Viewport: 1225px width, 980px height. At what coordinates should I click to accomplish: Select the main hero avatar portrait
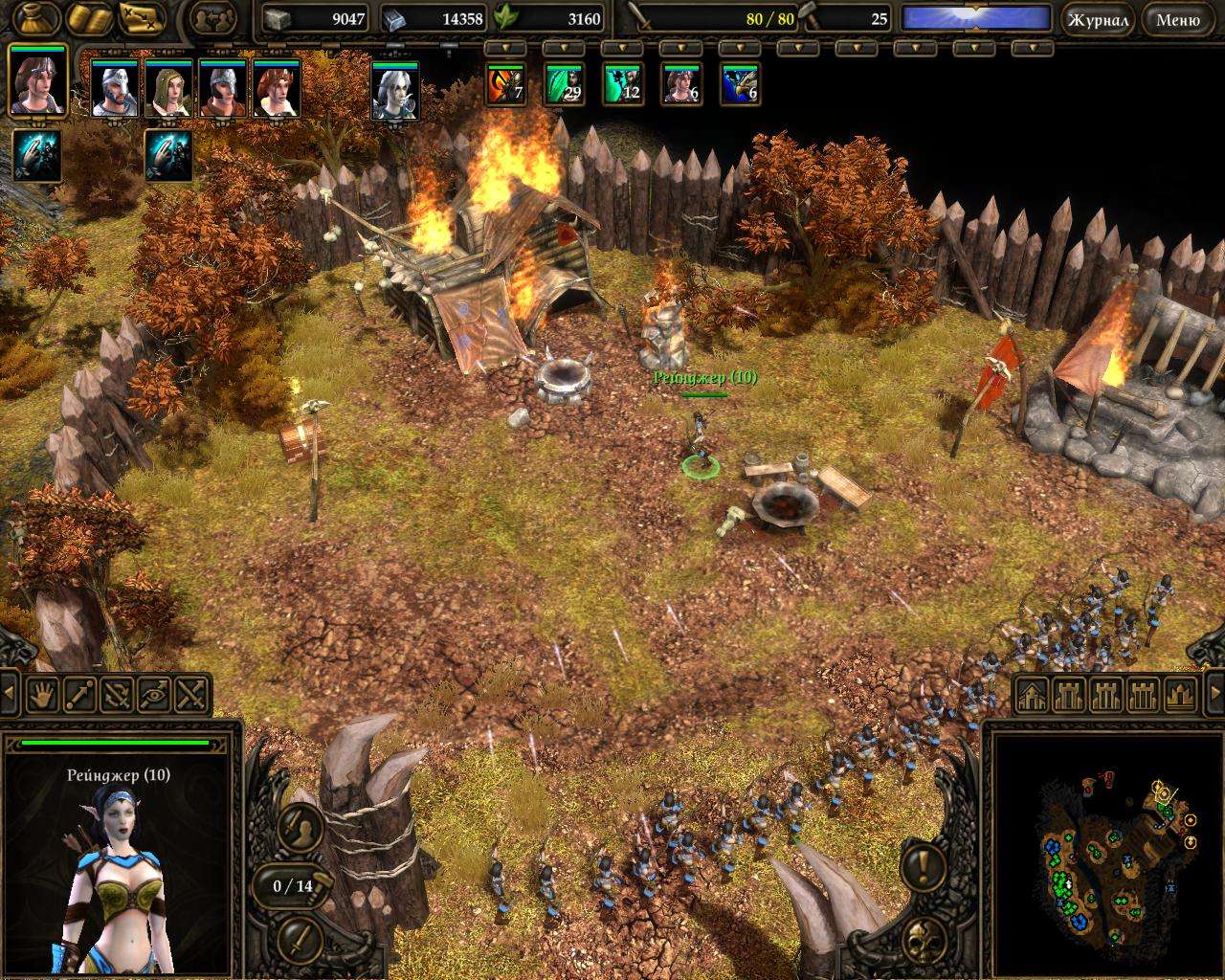37,81
